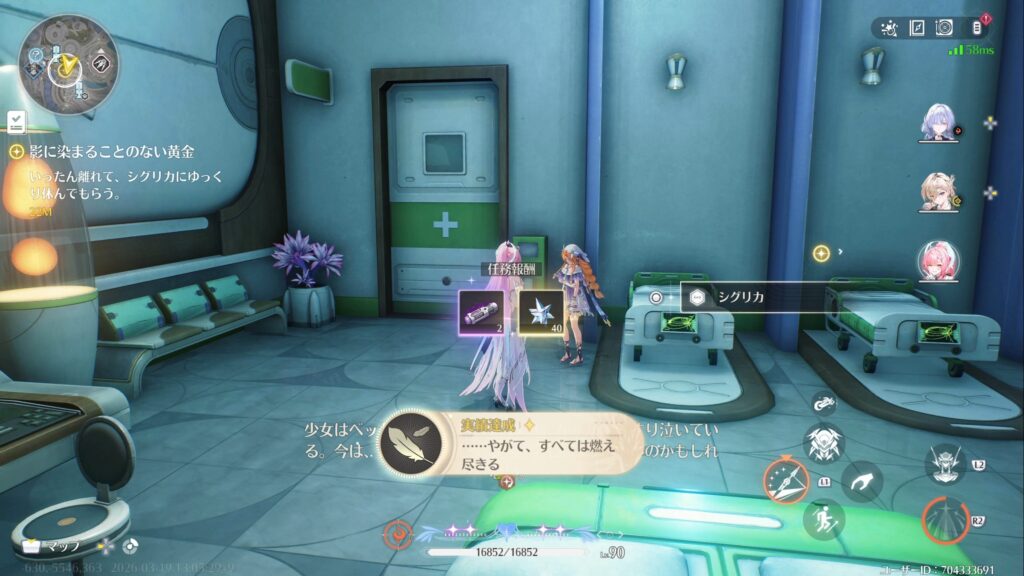The image size is (1024, 576).
Task: Open the quest log checklist icon
Action: coord(17,122)
